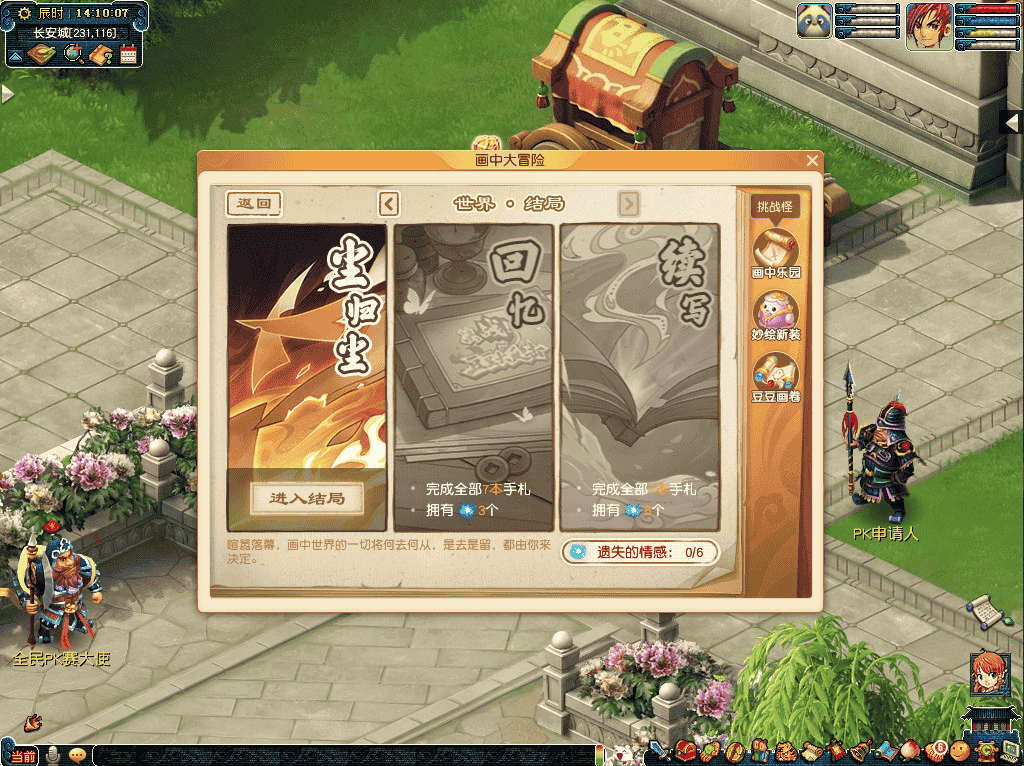Click the panda pet portrait

click(815, 22)
